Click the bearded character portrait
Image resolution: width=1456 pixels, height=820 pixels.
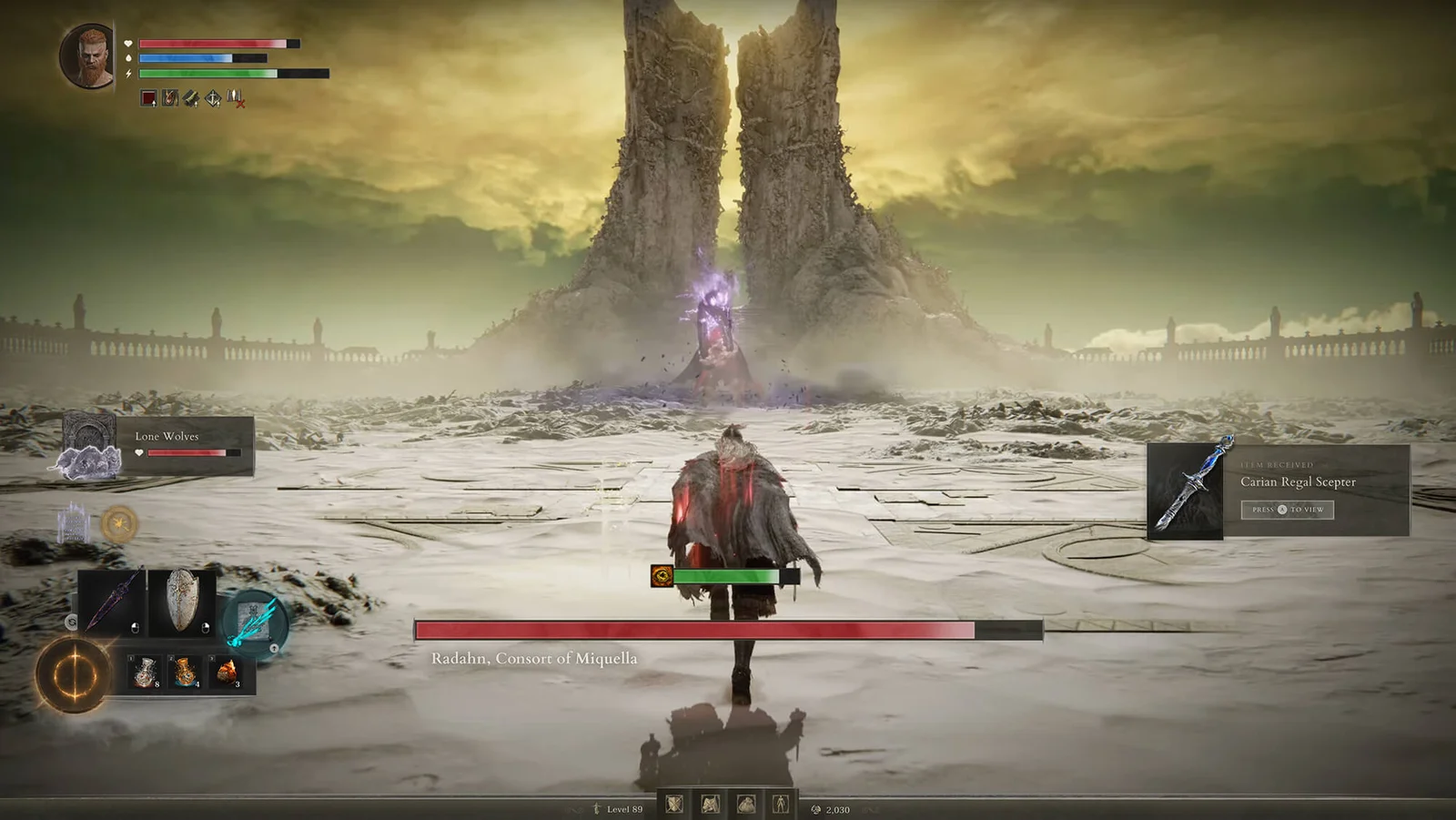pyautogui.click(x=87, y=56)
